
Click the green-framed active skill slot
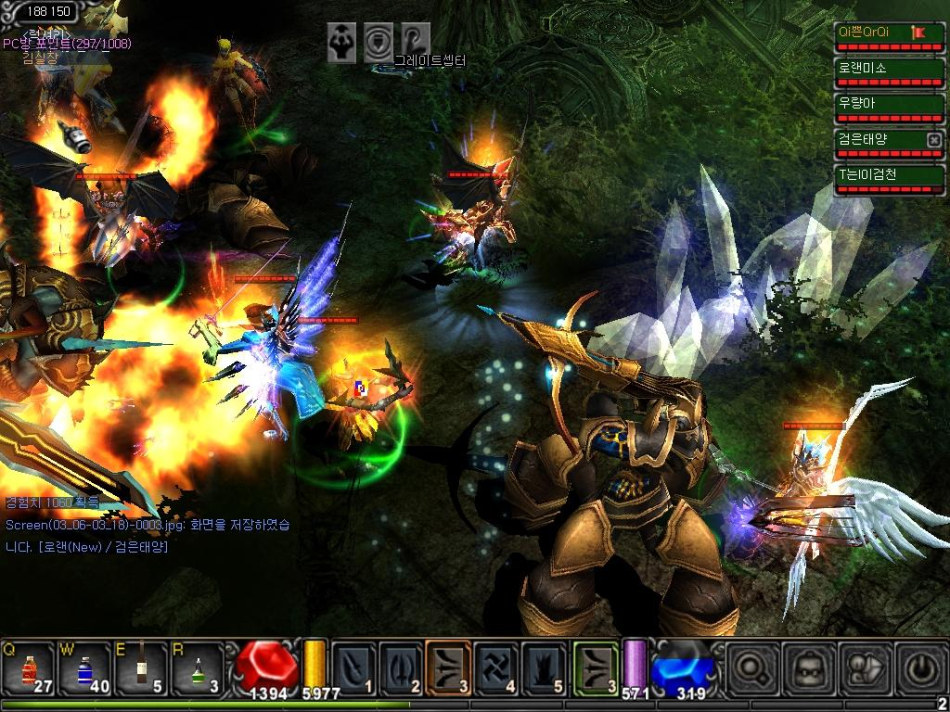[x=596, y=667]
